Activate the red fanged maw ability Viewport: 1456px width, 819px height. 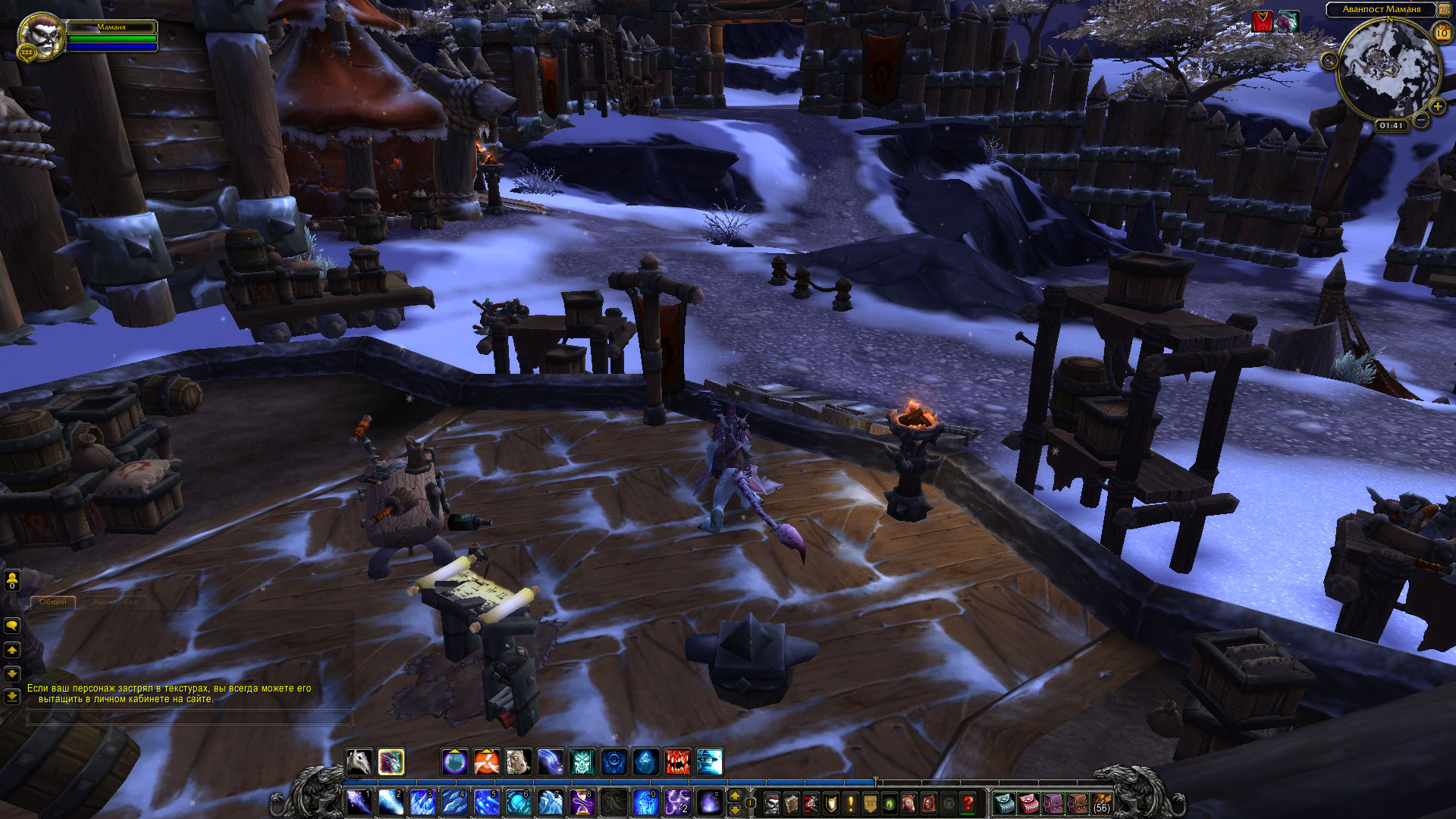(678, 761)
